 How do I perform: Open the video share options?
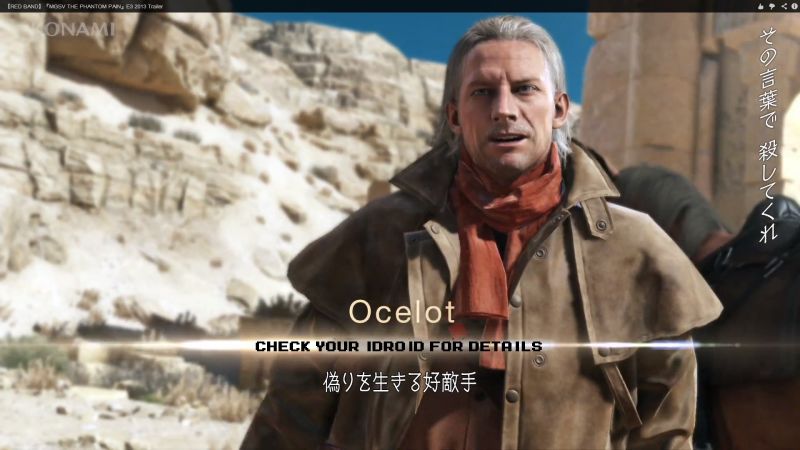coord(782,6)
